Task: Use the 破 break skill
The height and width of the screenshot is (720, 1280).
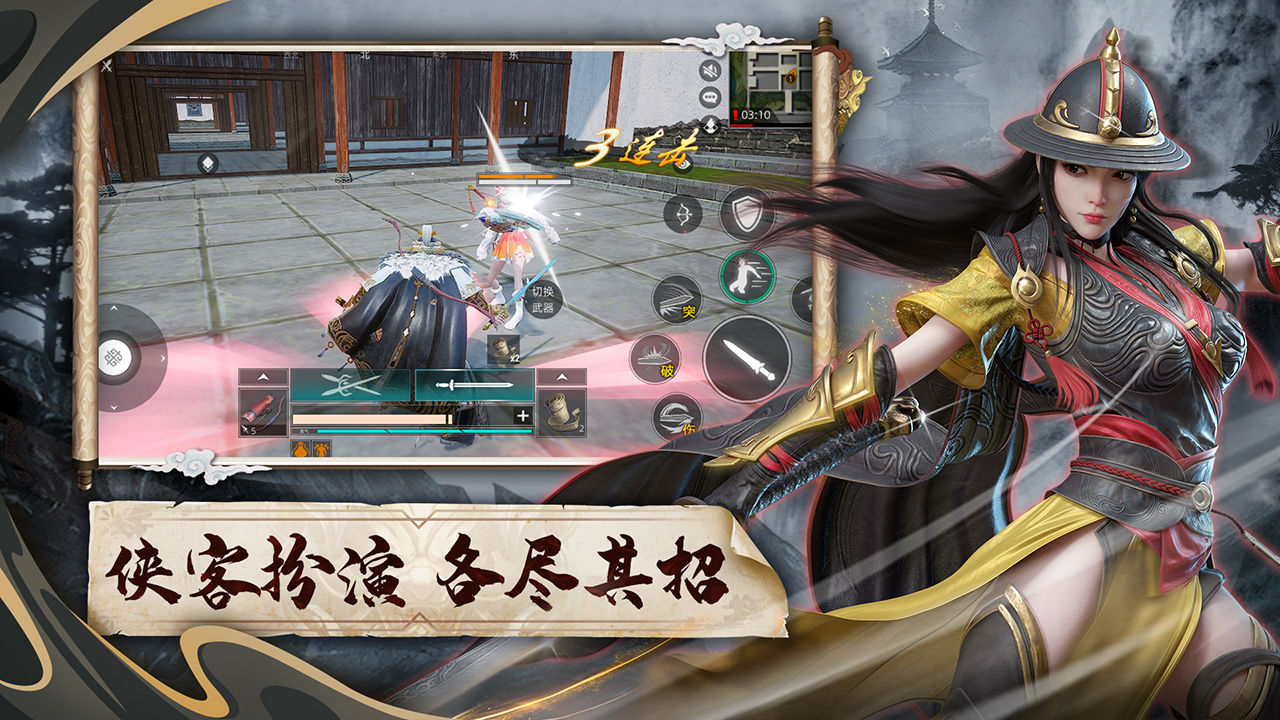Action: pyautogui.click(x=655, y=355)
